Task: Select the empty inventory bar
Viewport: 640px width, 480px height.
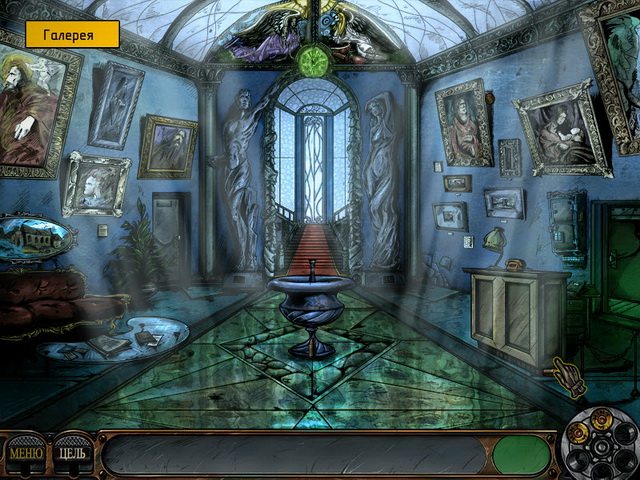Action: click(296, 455)
